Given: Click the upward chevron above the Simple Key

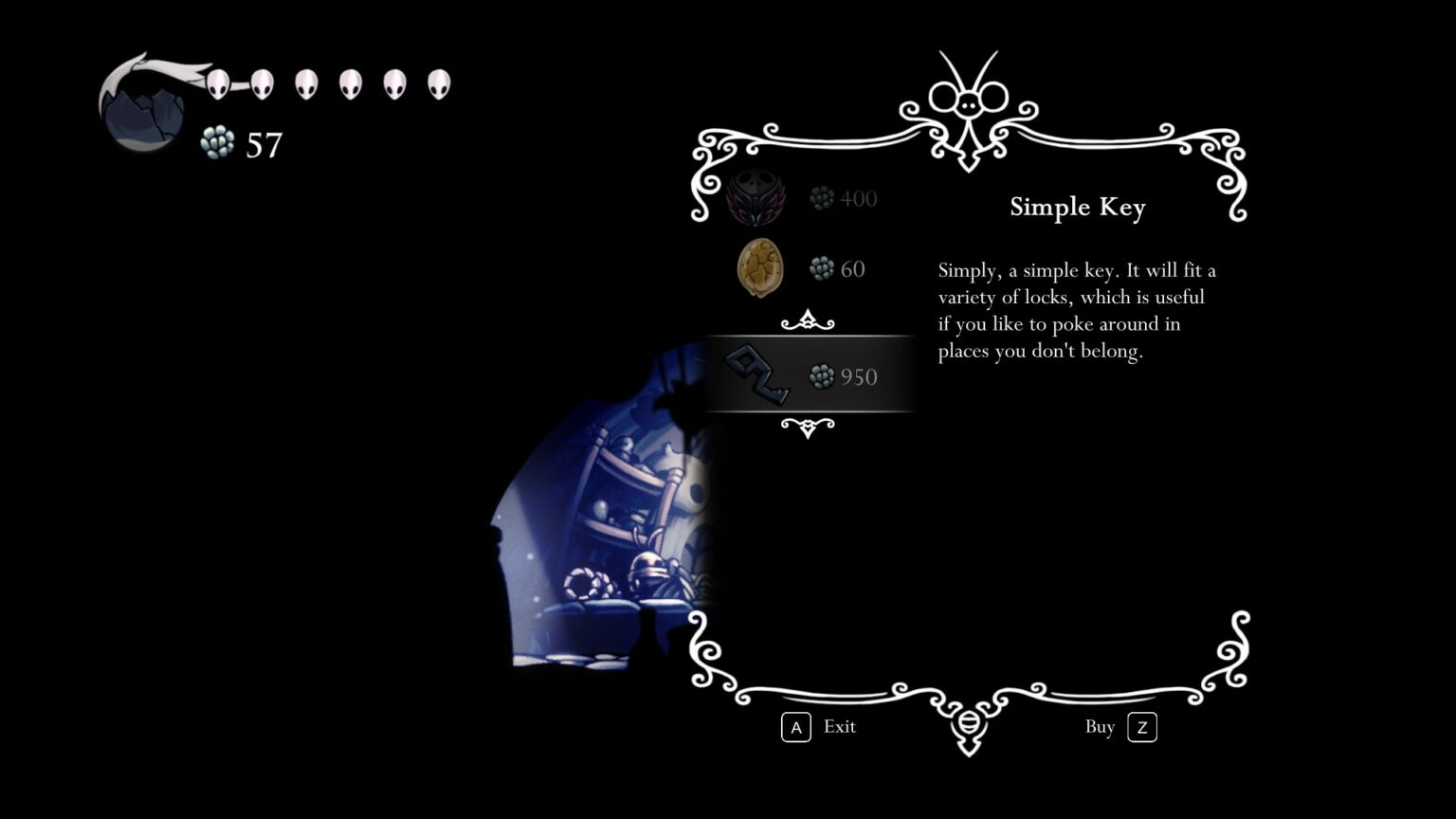Looking at the screenshot, I should [808, 322].
